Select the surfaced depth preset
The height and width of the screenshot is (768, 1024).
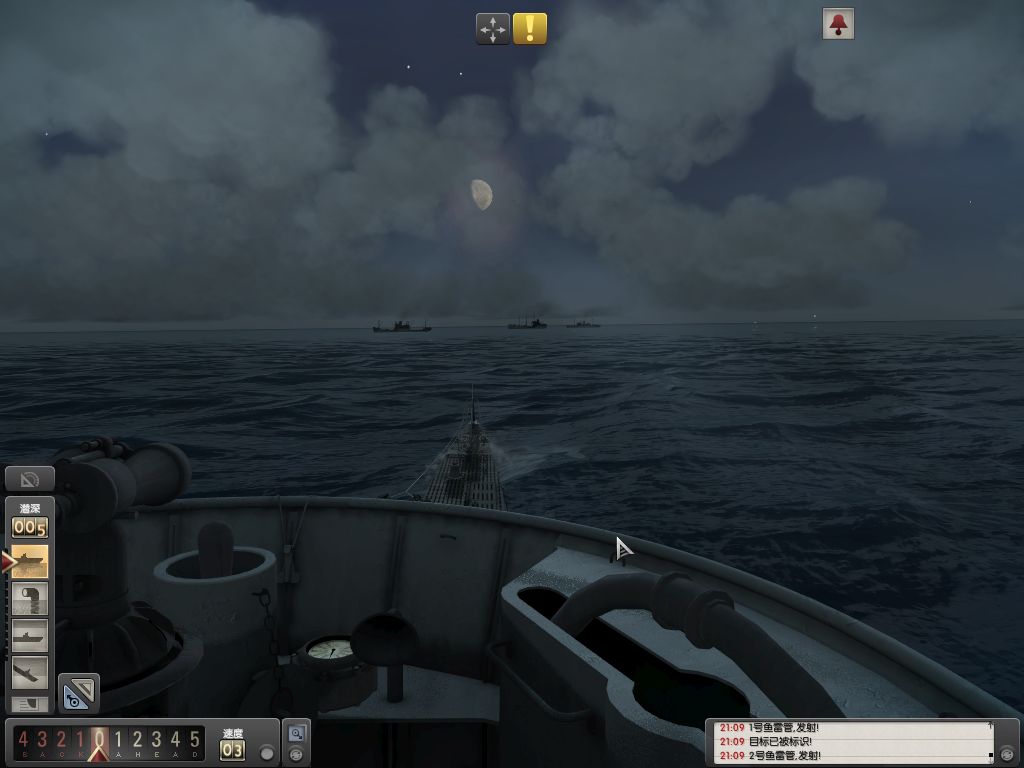(x=29, y=562)
